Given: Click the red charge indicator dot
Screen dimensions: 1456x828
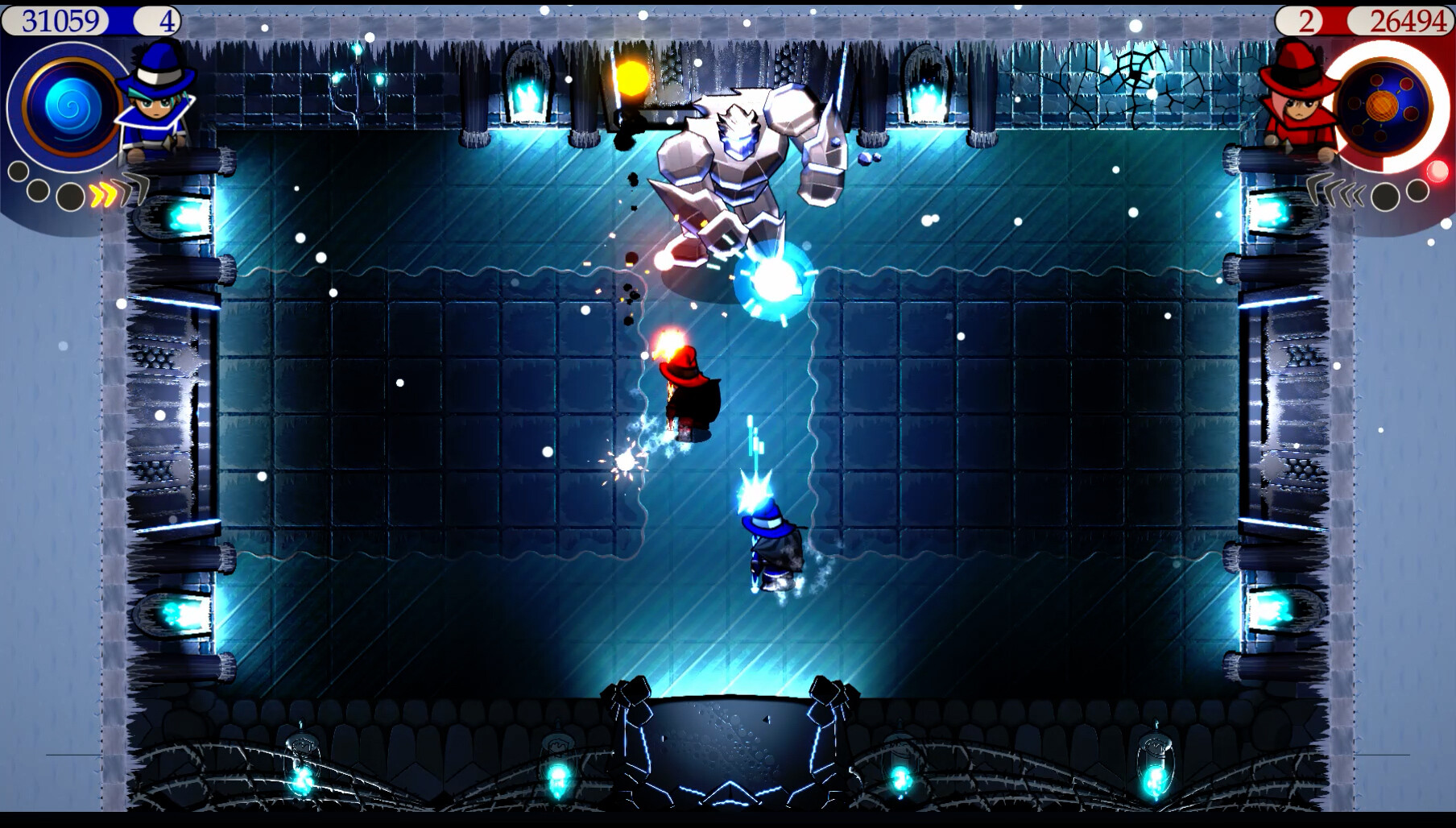Looking at the screenshot, I should pyautogui.click(x=1438, y=171).
